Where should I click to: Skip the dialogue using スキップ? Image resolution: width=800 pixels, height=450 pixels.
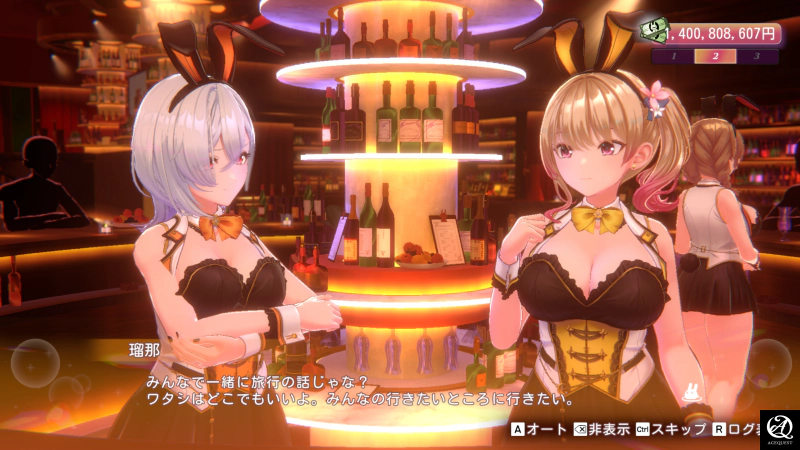673,429
